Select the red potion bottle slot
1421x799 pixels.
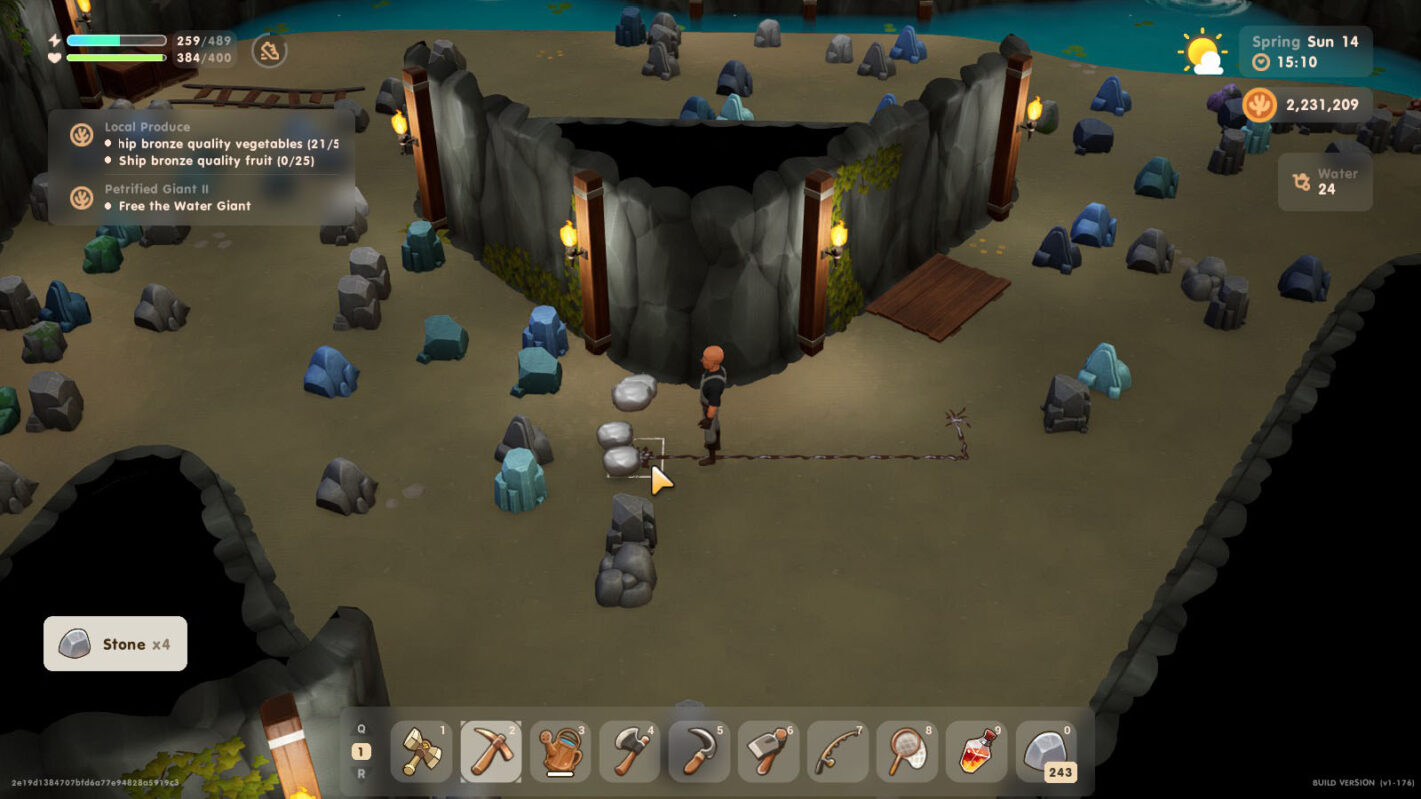(x=976, y=752)
